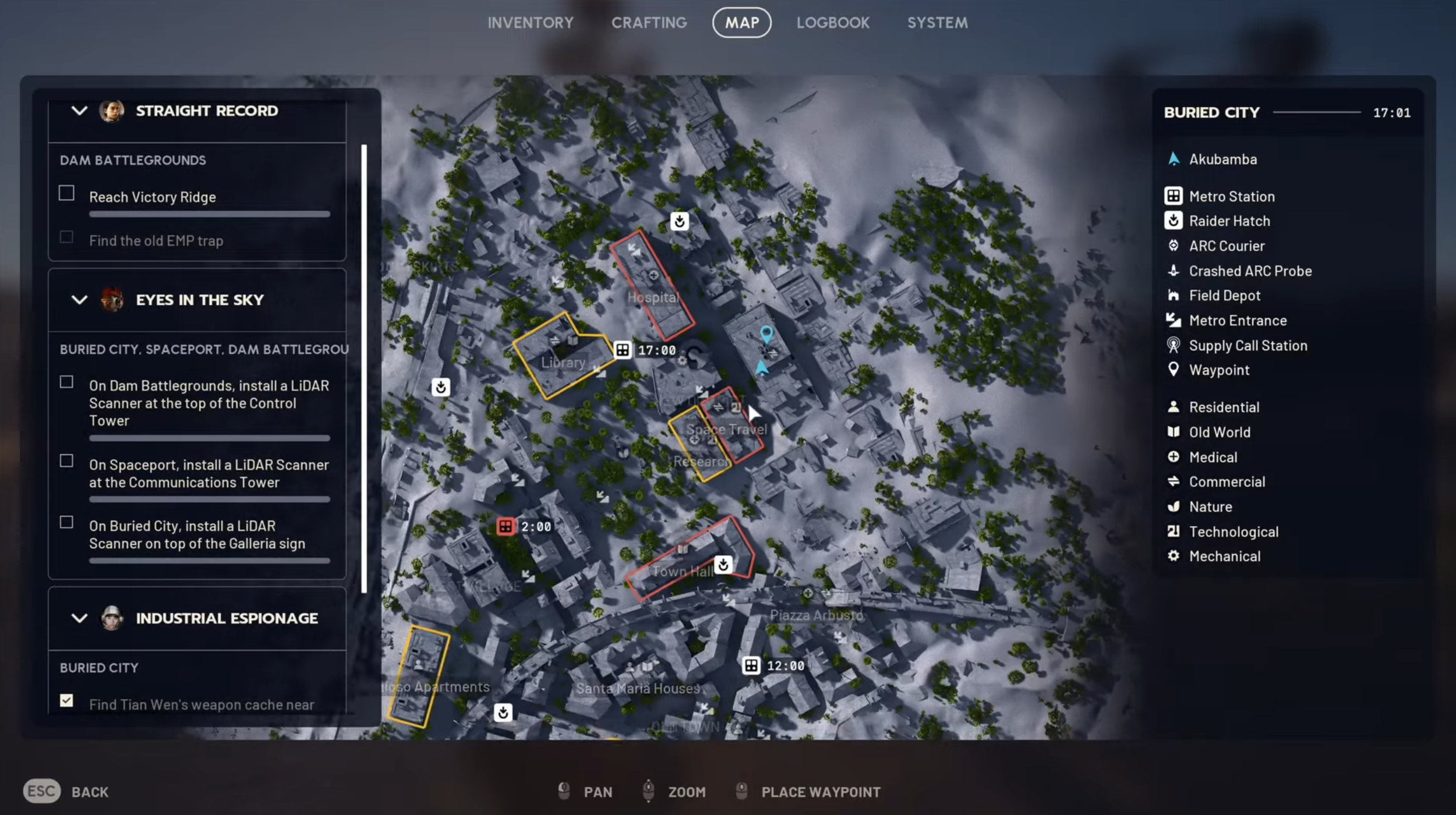Open the Logbook tab
Screen dimensions: 1456x815
[x=833, y=23]
